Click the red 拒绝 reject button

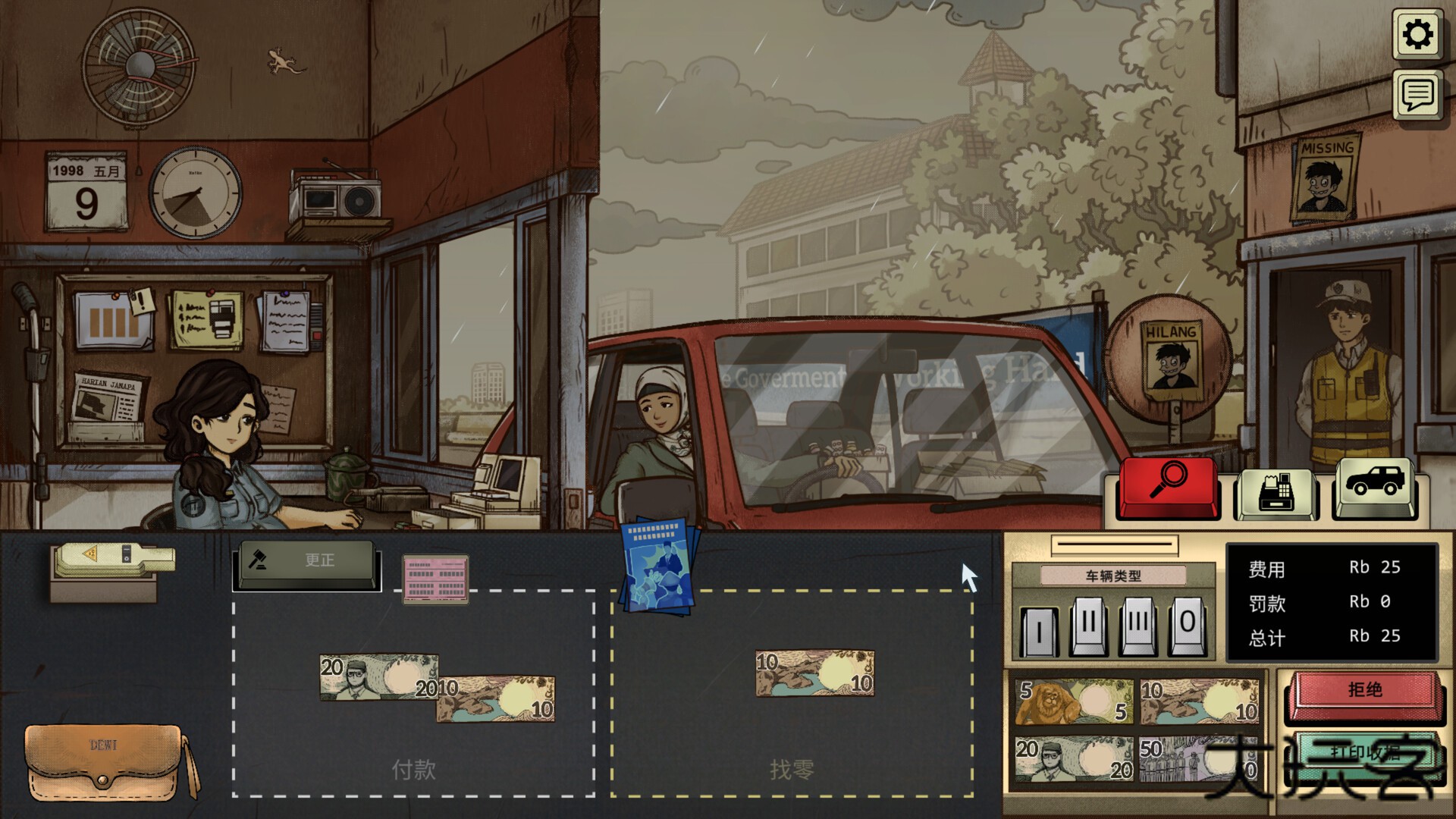[1364, 692]
